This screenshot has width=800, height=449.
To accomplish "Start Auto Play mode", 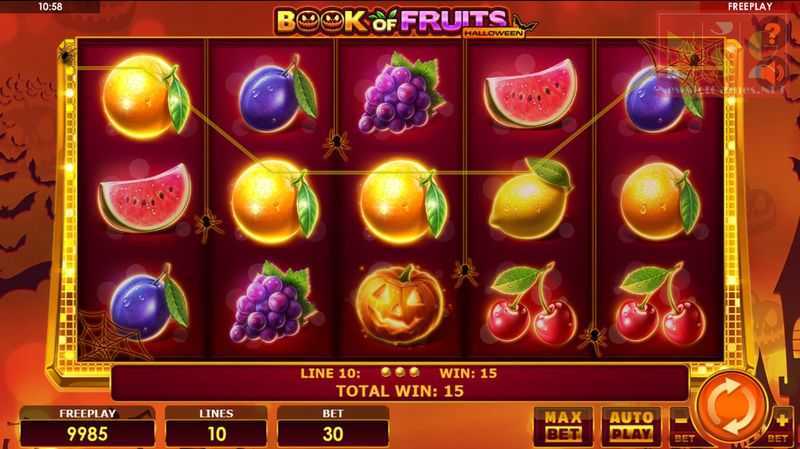I will click(x=629, y=425).
